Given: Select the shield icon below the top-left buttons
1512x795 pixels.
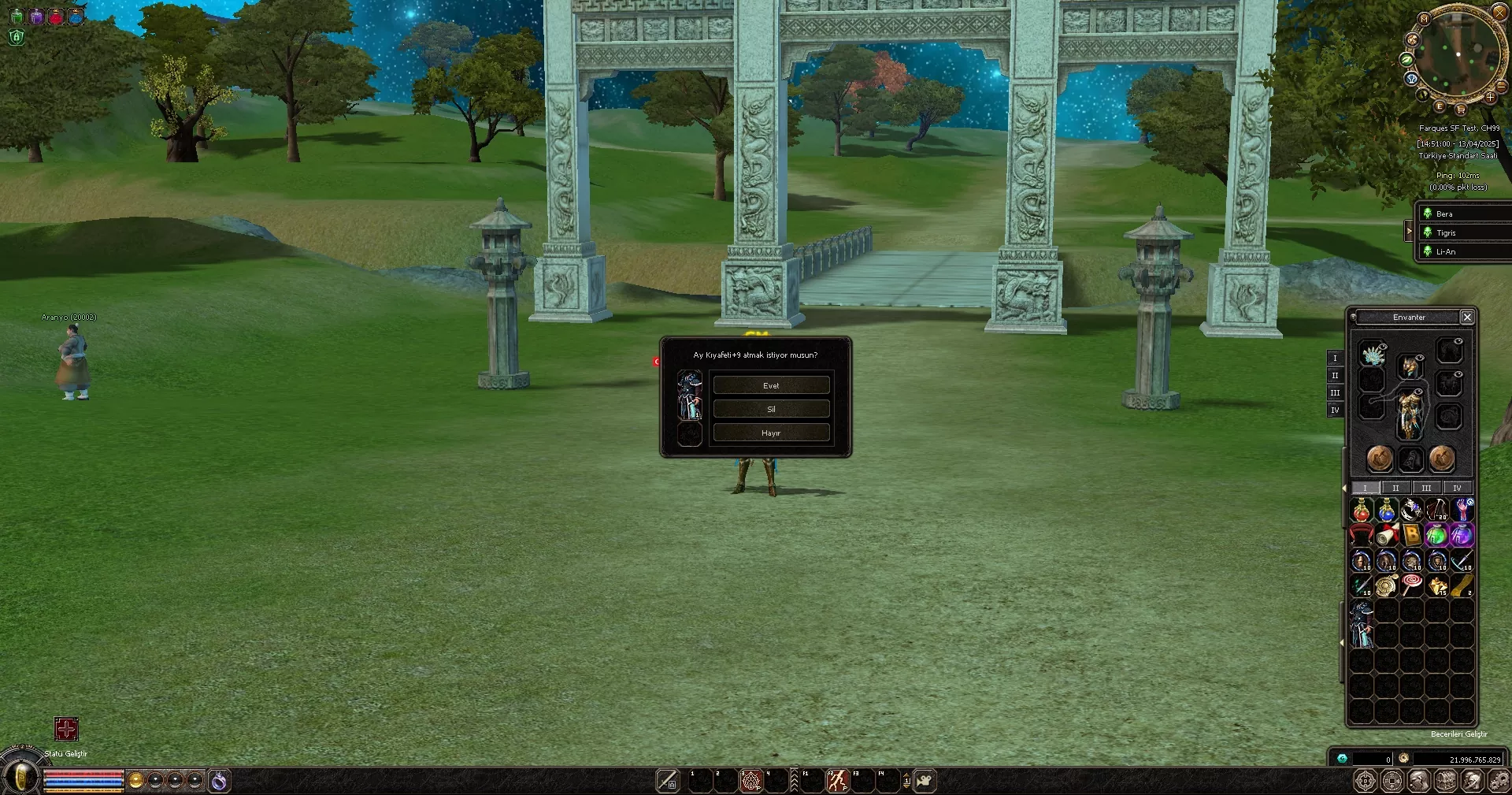Looking at the screenshot, I should pyautogui.click(x=15, y=37).
